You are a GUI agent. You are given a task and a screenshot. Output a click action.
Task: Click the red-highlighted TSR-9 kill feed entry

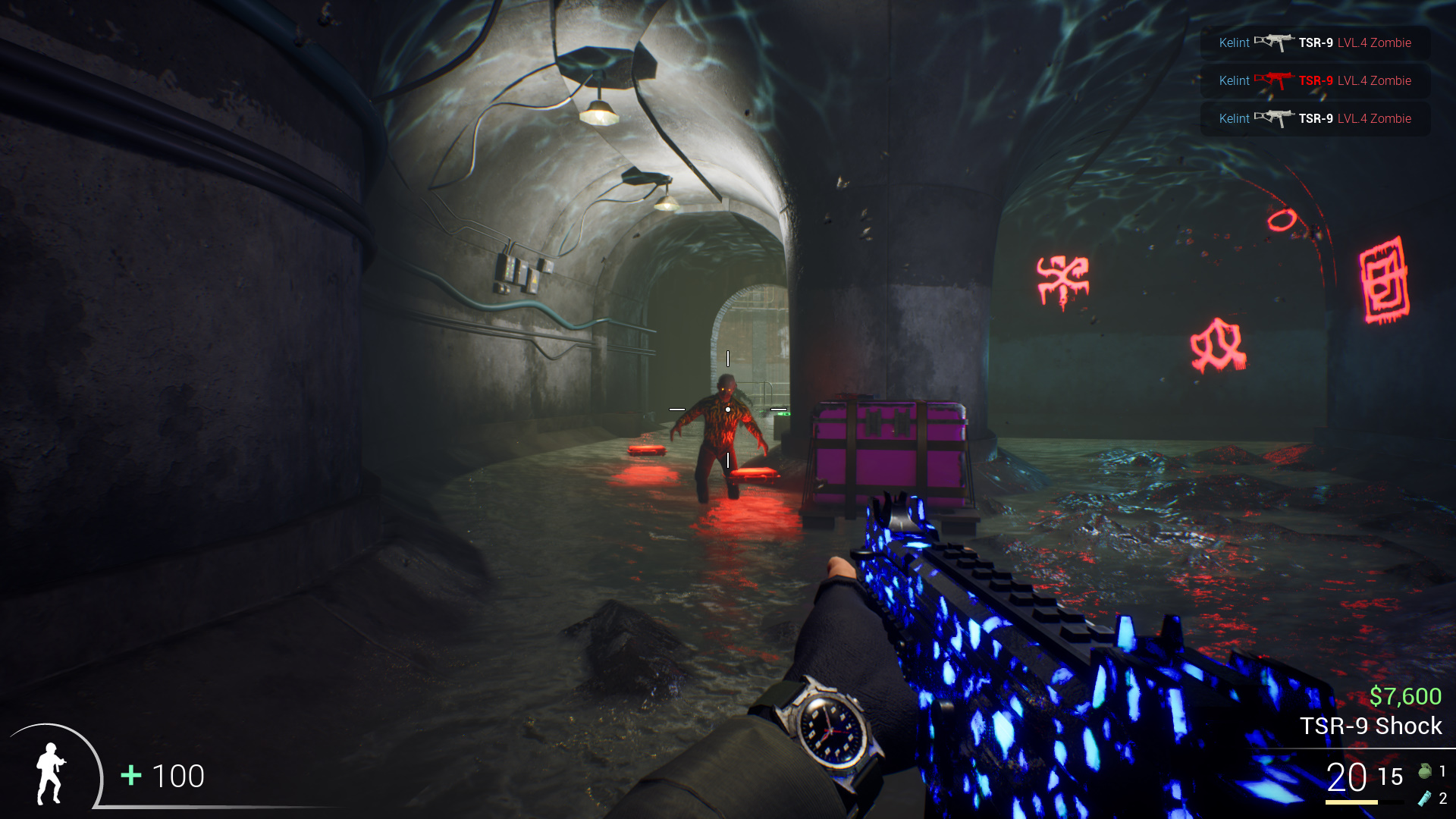pyautogui.click(x=1315, y=80)
